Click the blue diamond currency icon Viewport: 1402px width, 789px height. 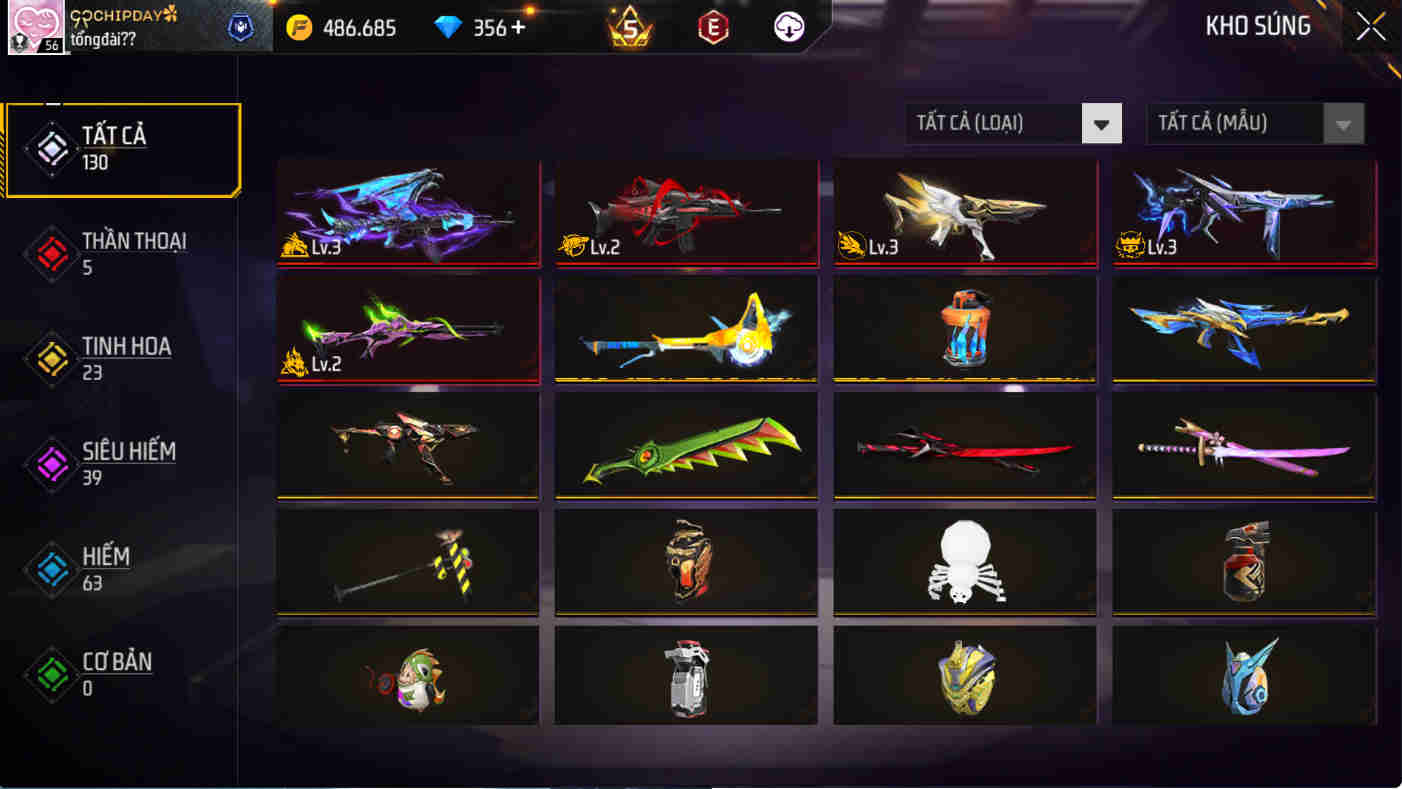point(448,28)
